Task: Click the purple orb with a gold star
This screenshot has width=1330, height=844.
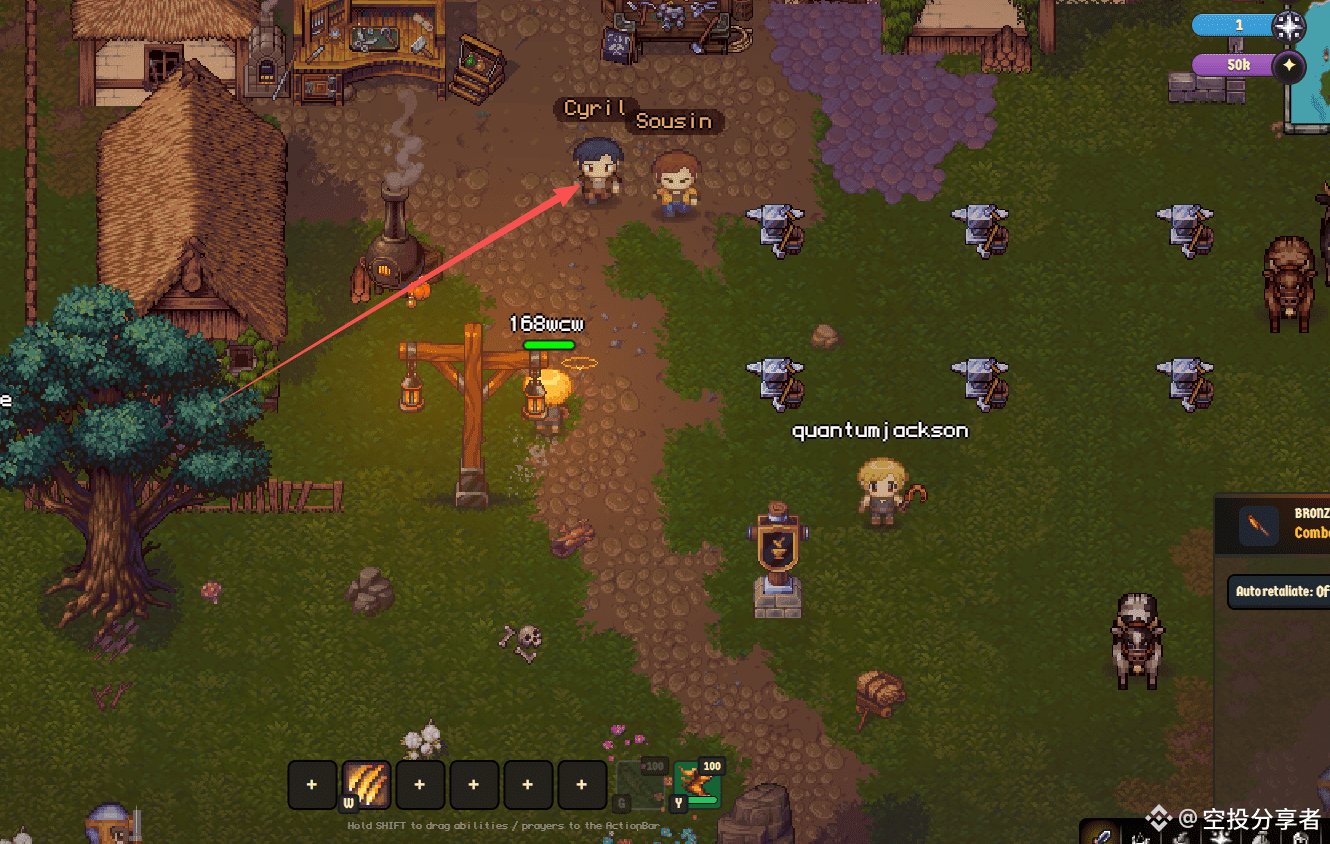Action: pos(1289,66)
